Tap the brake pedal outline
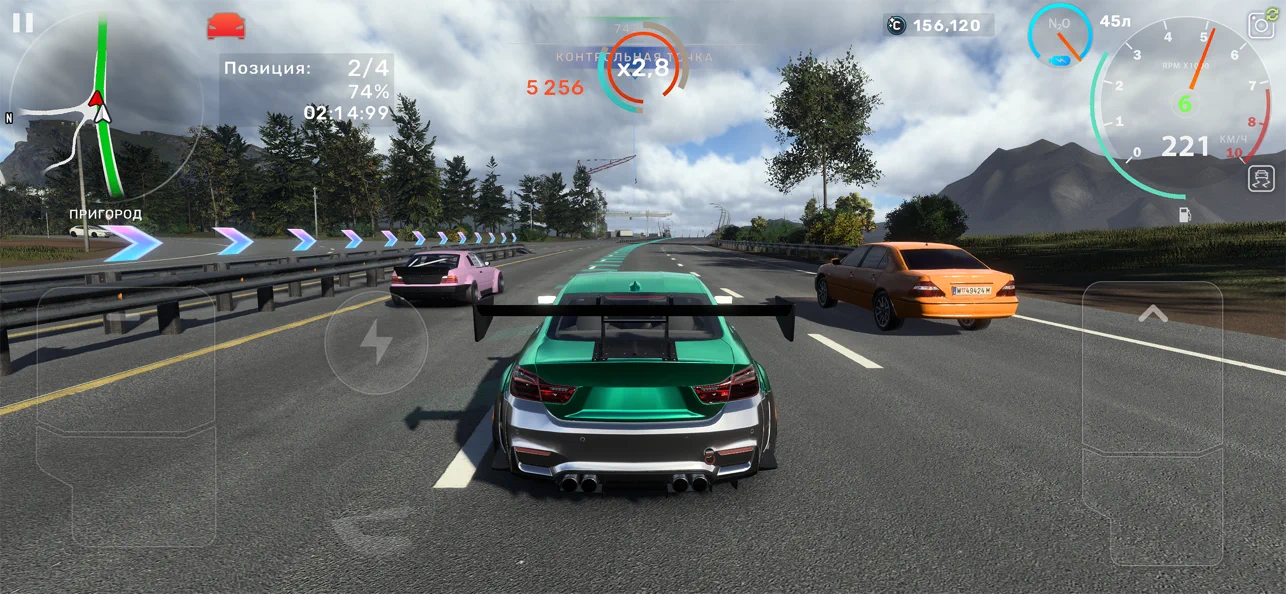Screen dimensions: 1286x594 coord(126,388)
